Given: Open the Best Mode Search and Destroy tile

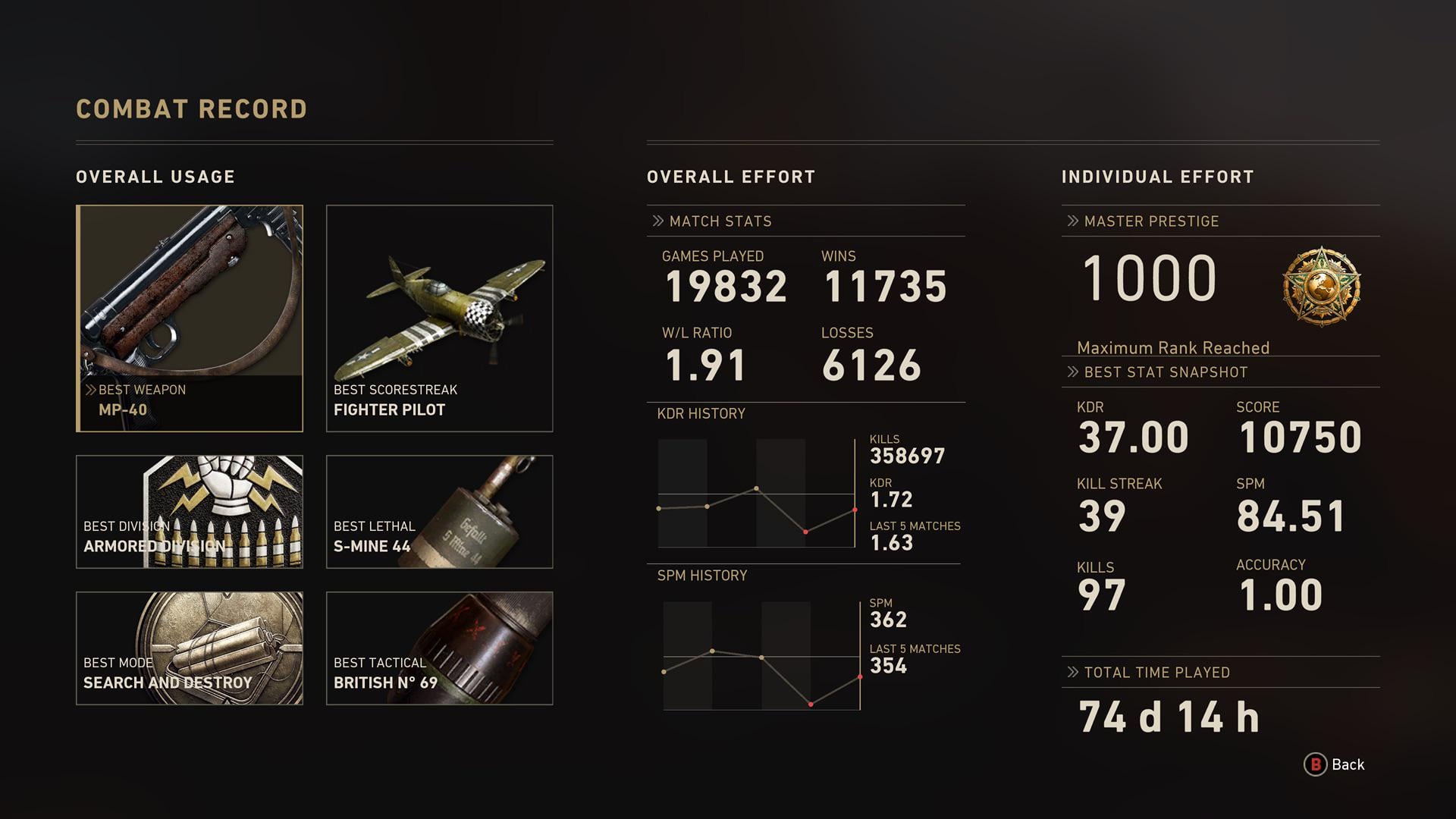Looking at the screenshot, I should point(190,648).
